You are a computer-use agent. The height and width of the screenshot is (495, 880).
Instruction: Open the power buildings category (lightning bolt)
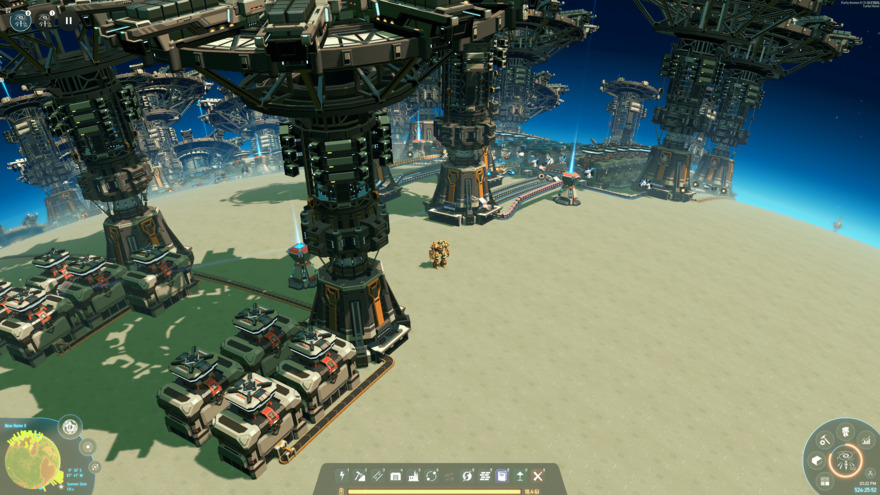click(x=343, y=476)
